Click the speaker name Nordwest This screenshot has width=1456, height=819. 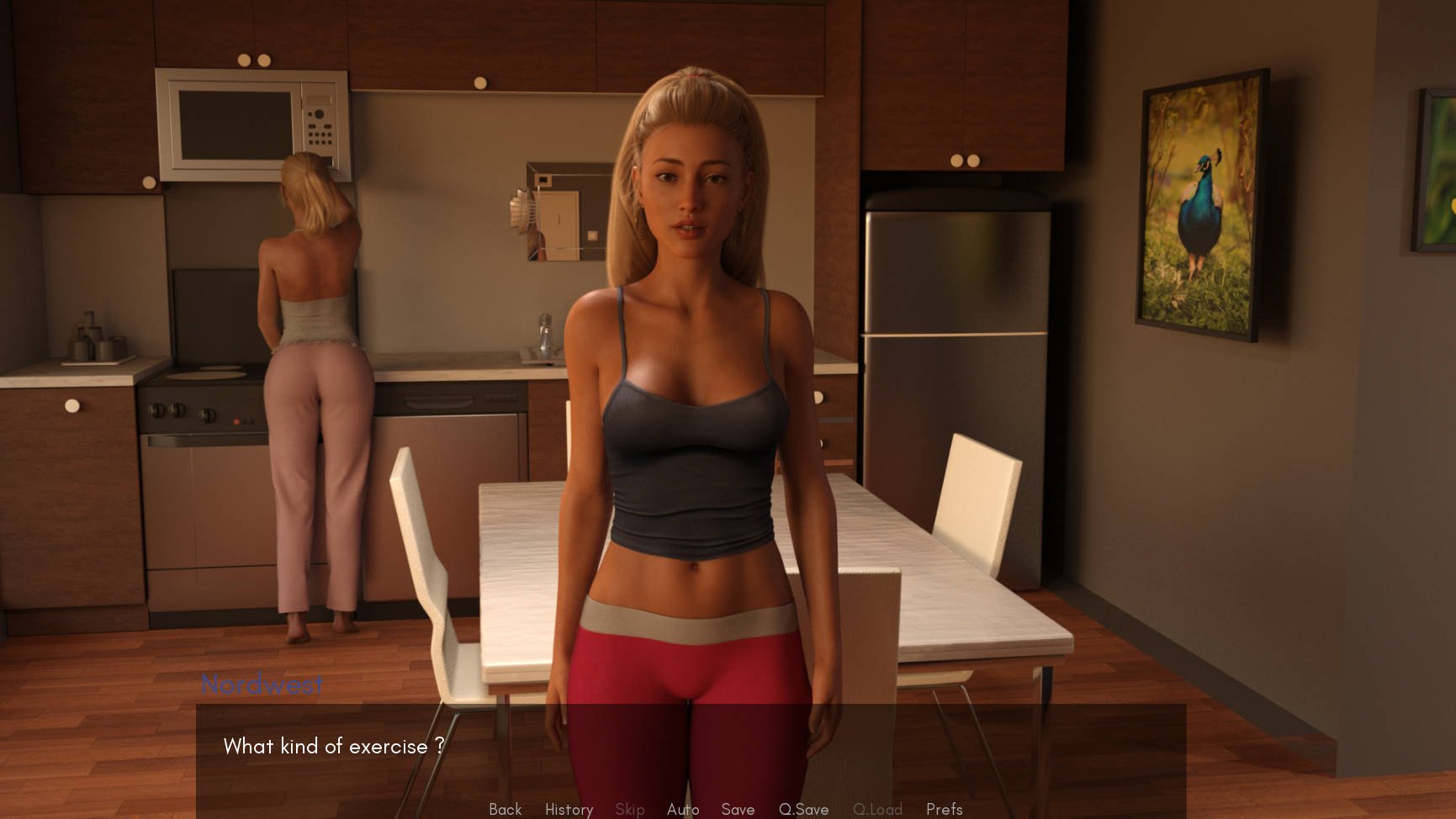(263, 685)
